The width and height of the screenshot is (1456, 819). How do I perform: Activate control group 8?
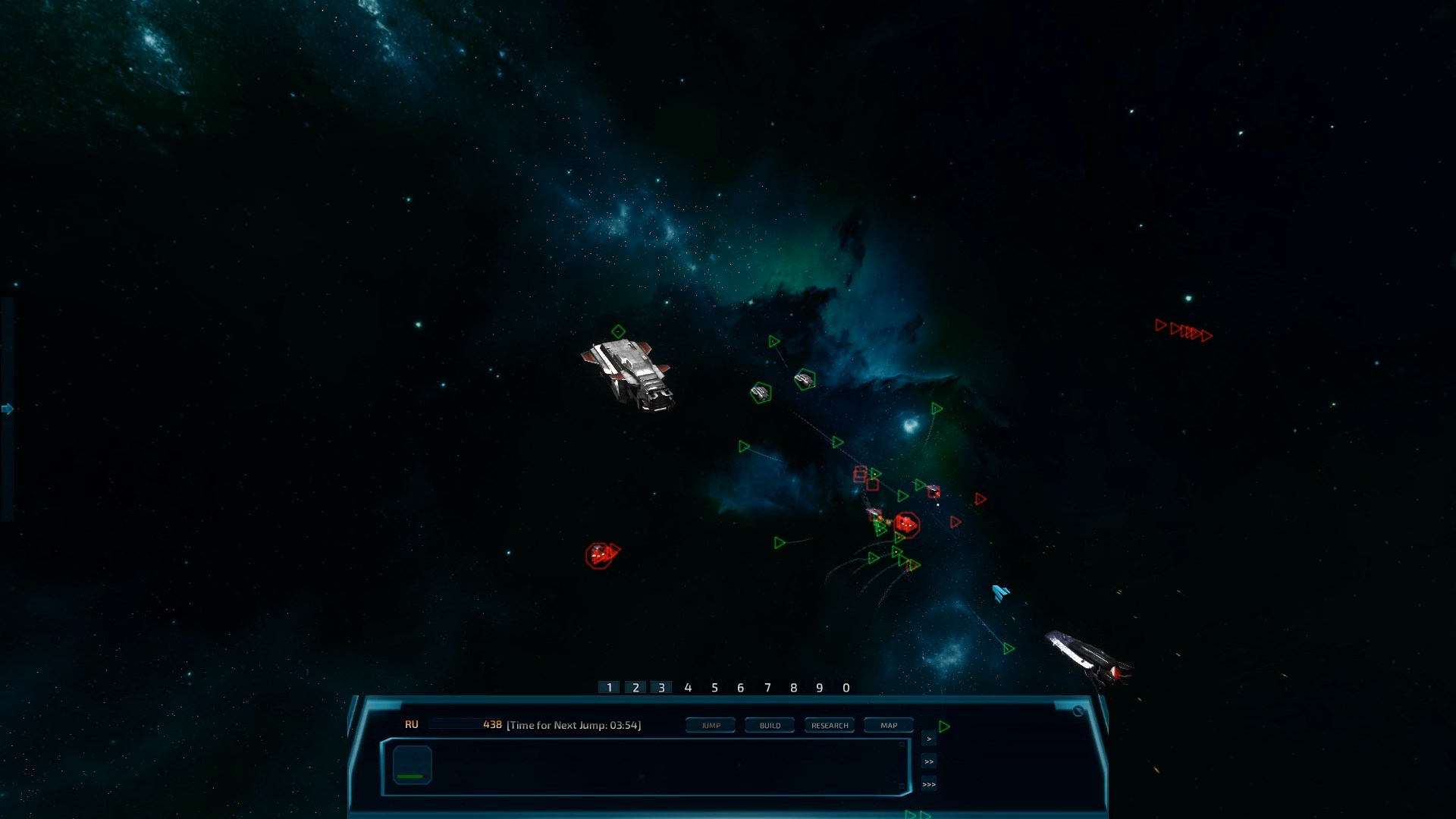794,688
